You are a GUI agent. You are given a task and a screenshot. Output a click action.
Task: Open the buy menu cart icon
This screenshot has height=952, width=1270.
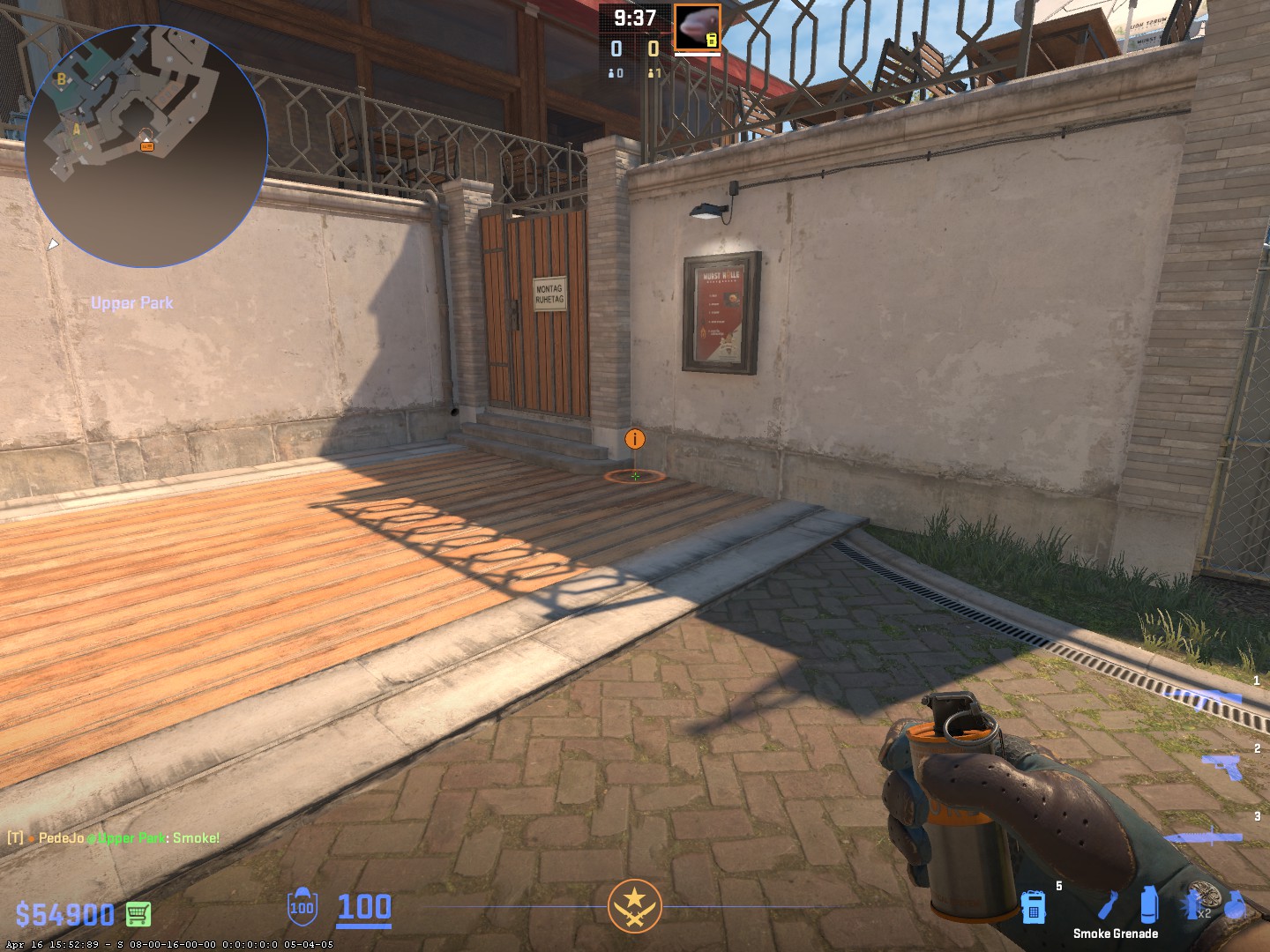[x=138, y=914]
